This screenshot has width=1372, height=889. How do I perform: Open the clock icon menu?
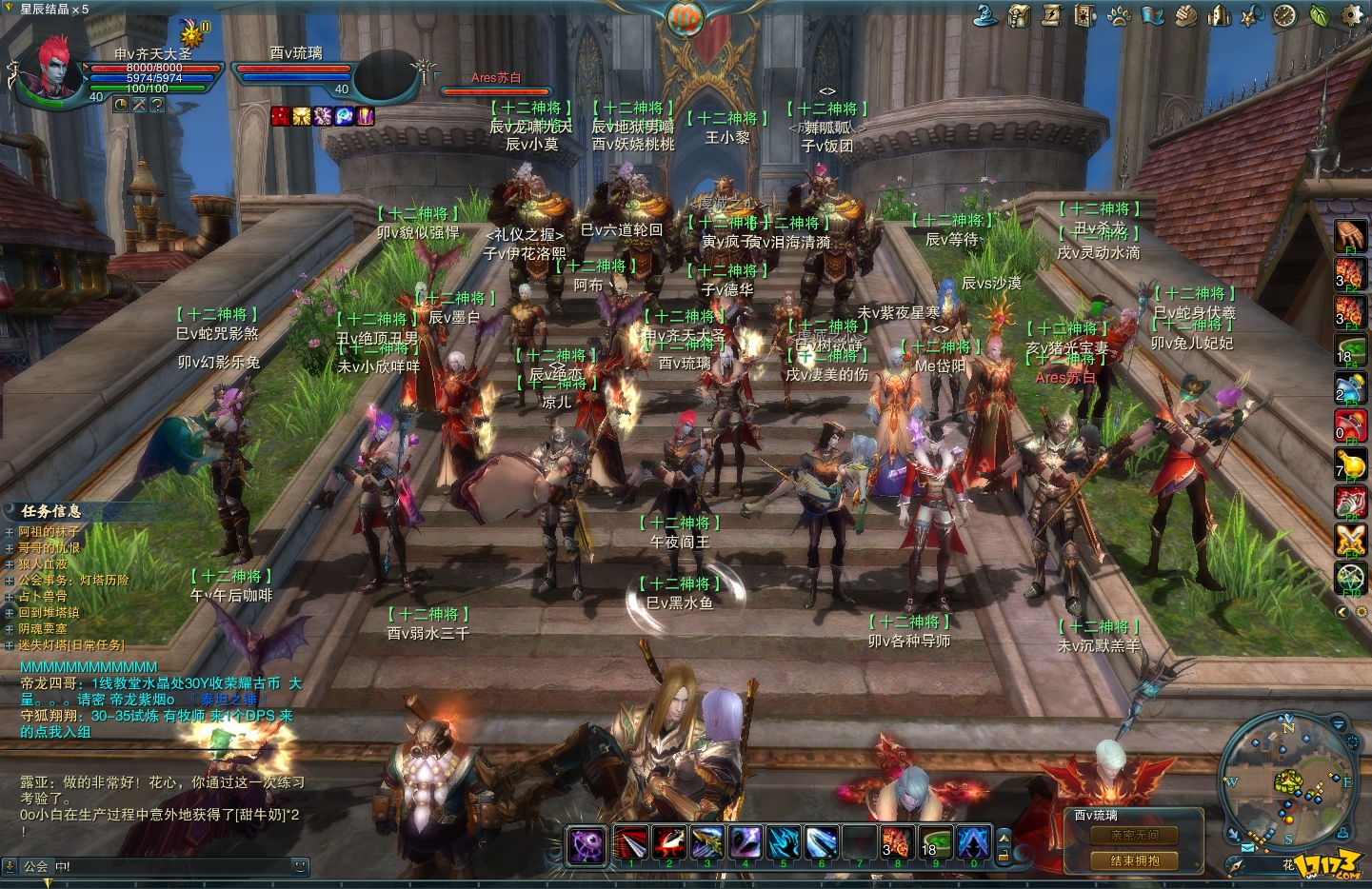coord(1285,15)
